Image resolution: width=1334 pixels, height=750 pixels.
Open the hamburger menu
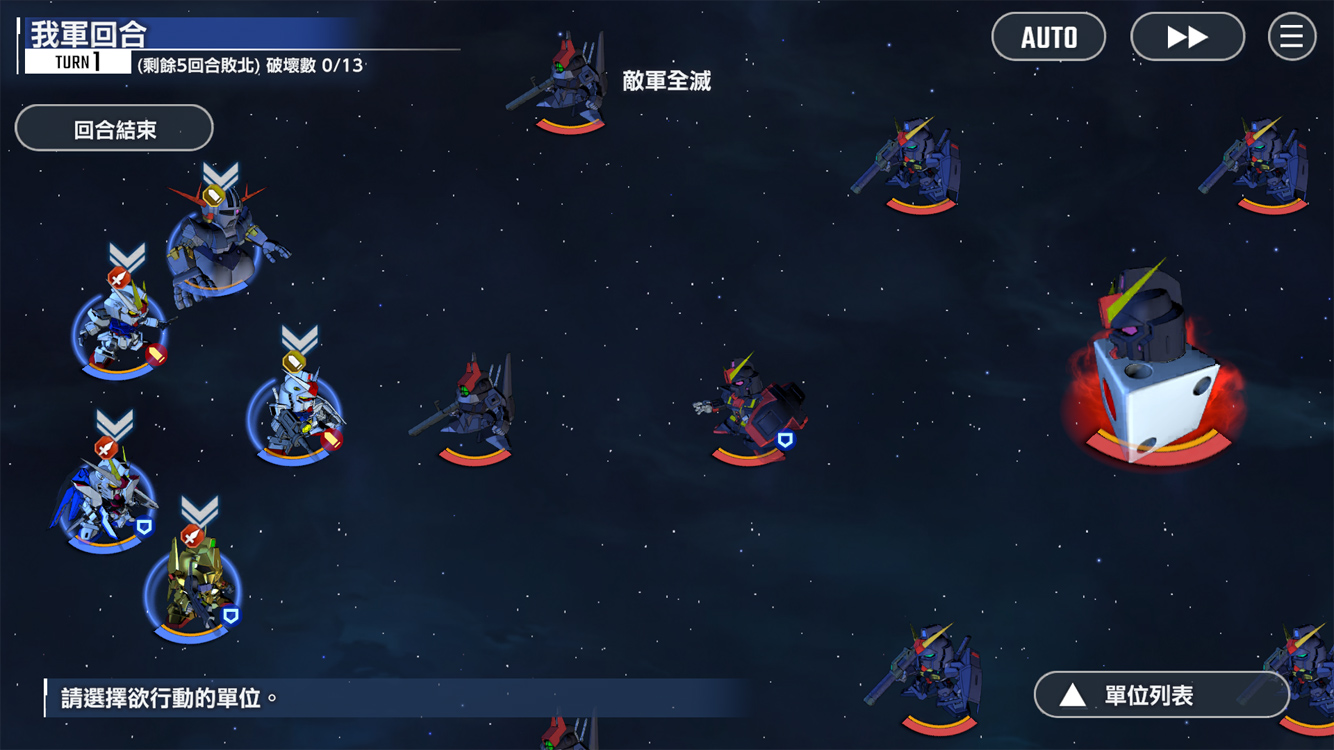tap(1291, 38)
